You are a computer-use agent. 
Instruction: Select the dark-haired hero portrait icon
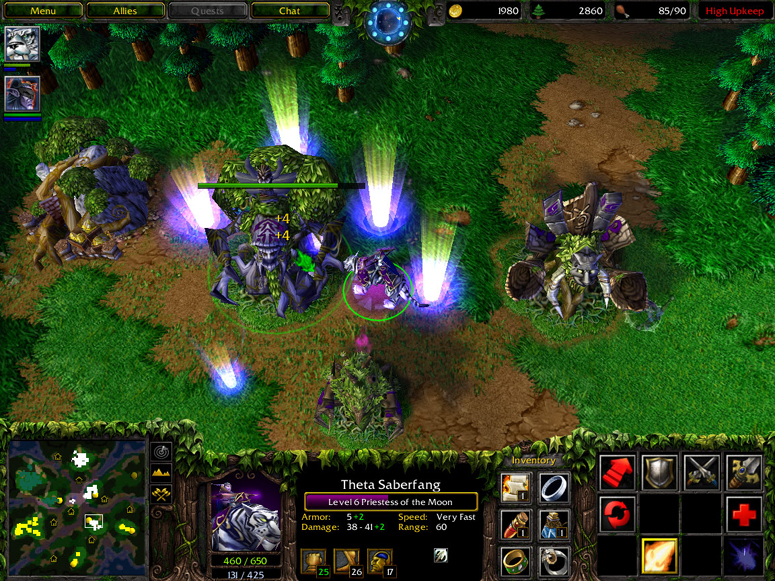tap(21, 94)
